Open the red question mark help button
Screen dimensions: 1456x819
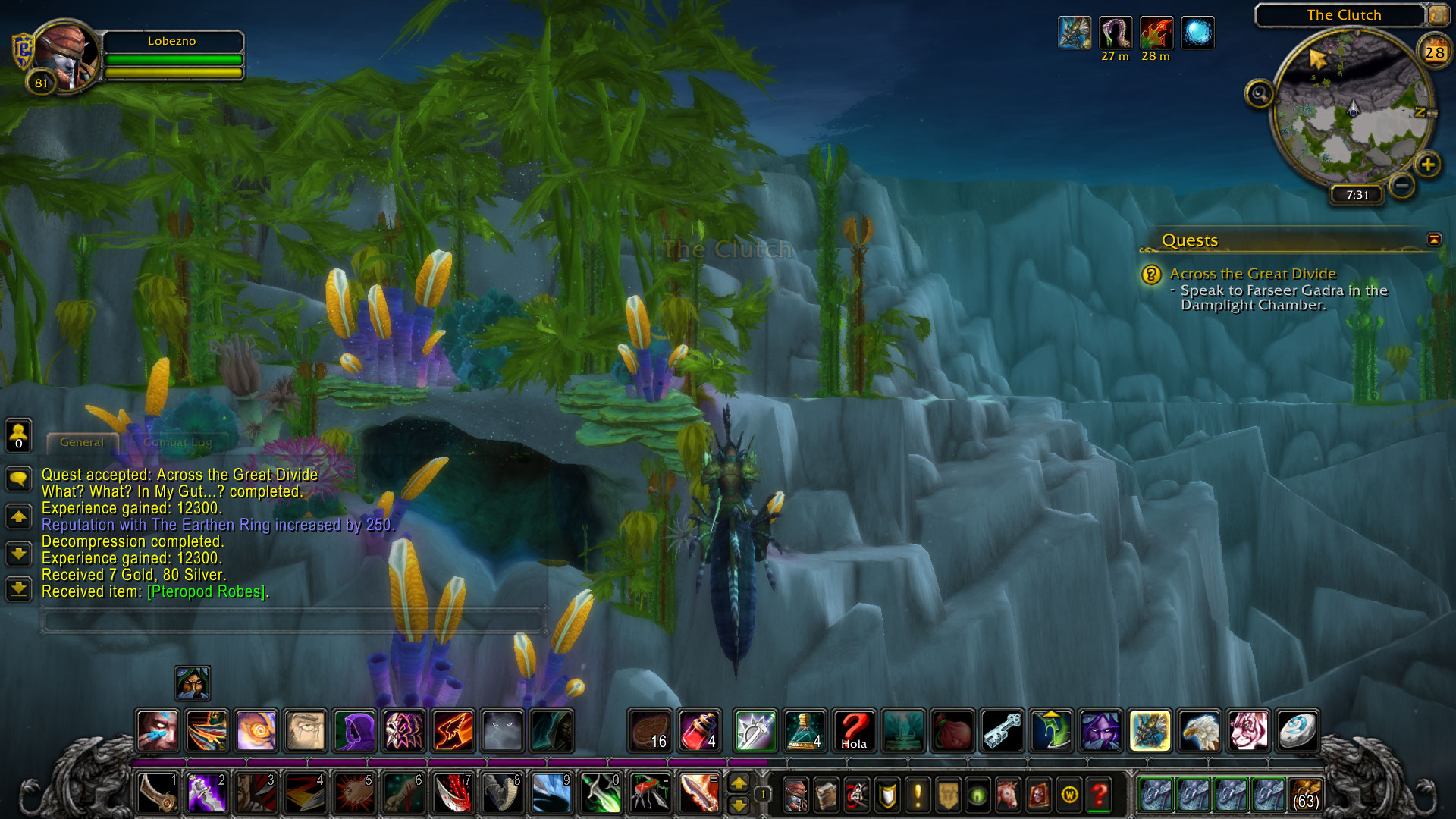coord(1099,795)
